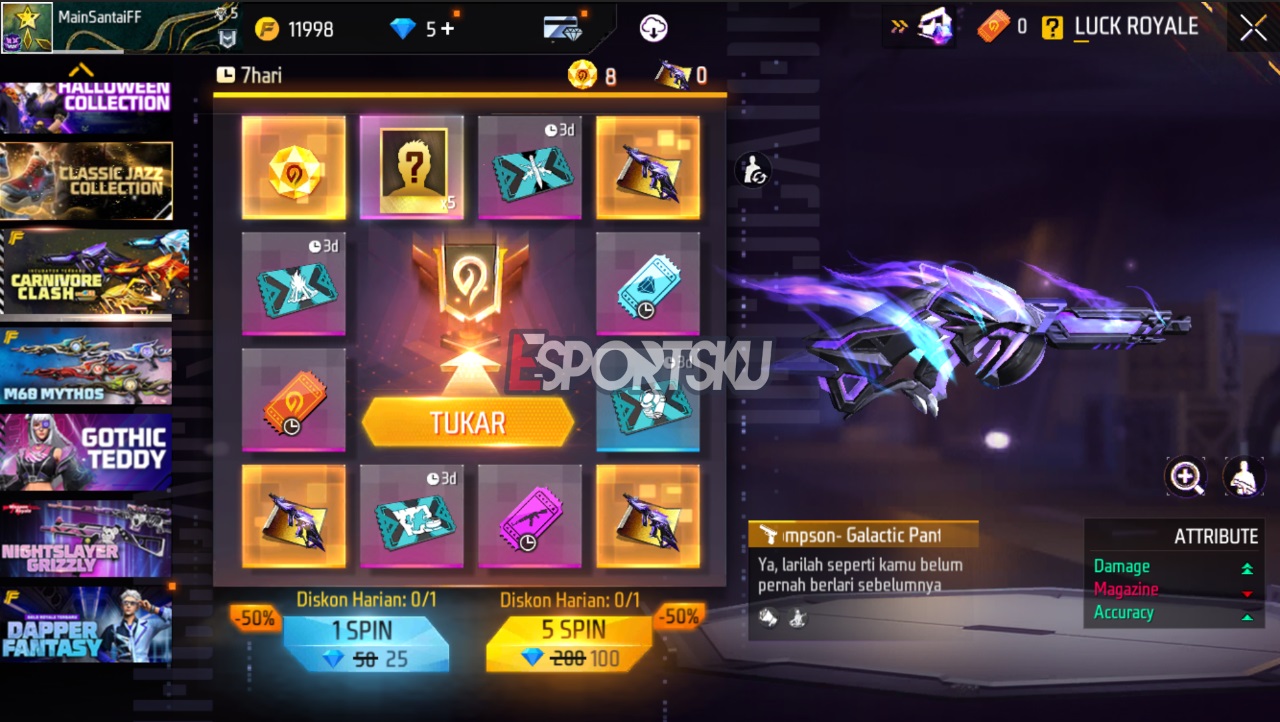The width and height of the screenshot is (1280, 722).
Task: Click the character preview icon beside the magnifier
Action: click(1243, 477)
